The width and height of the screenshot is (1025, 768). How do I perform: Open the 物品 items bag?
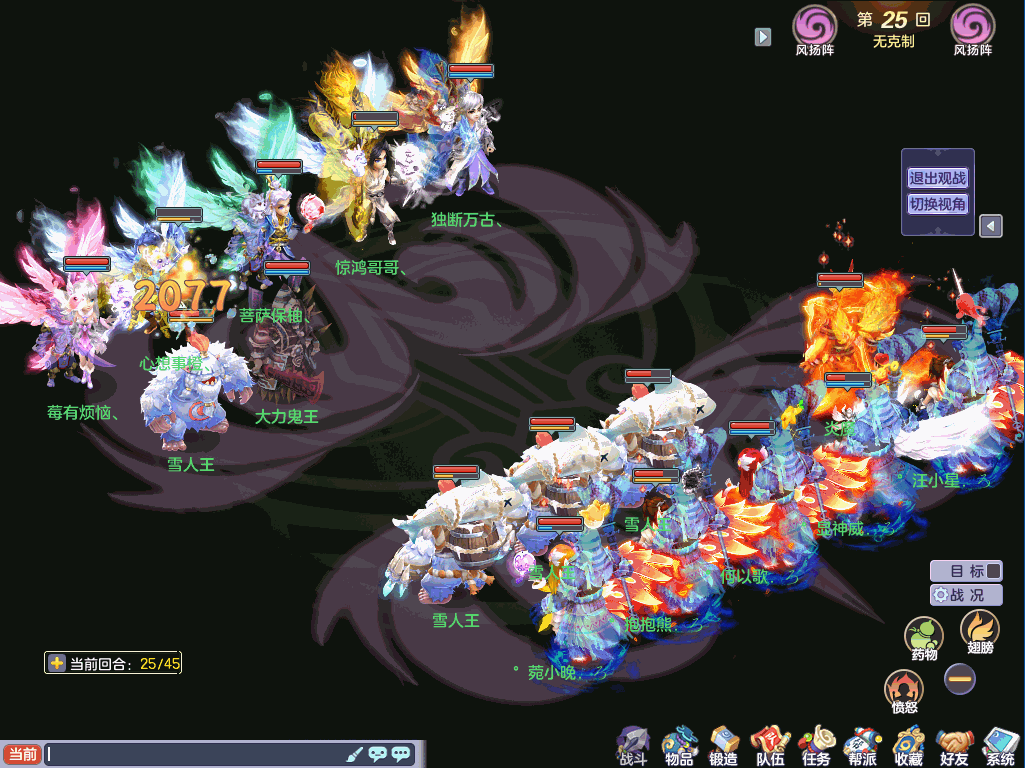tap(679, 746)
